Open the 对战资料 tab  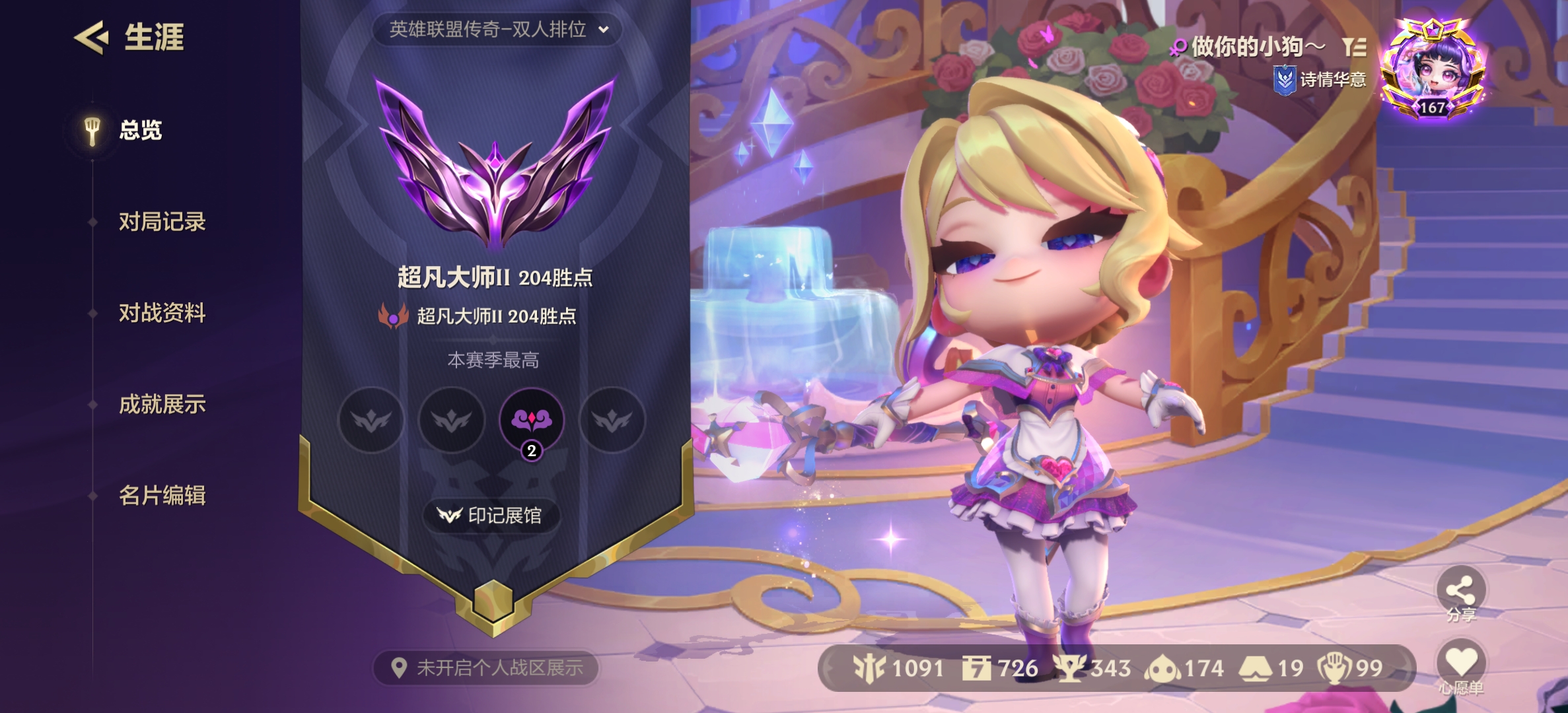(x=162, y=313)
